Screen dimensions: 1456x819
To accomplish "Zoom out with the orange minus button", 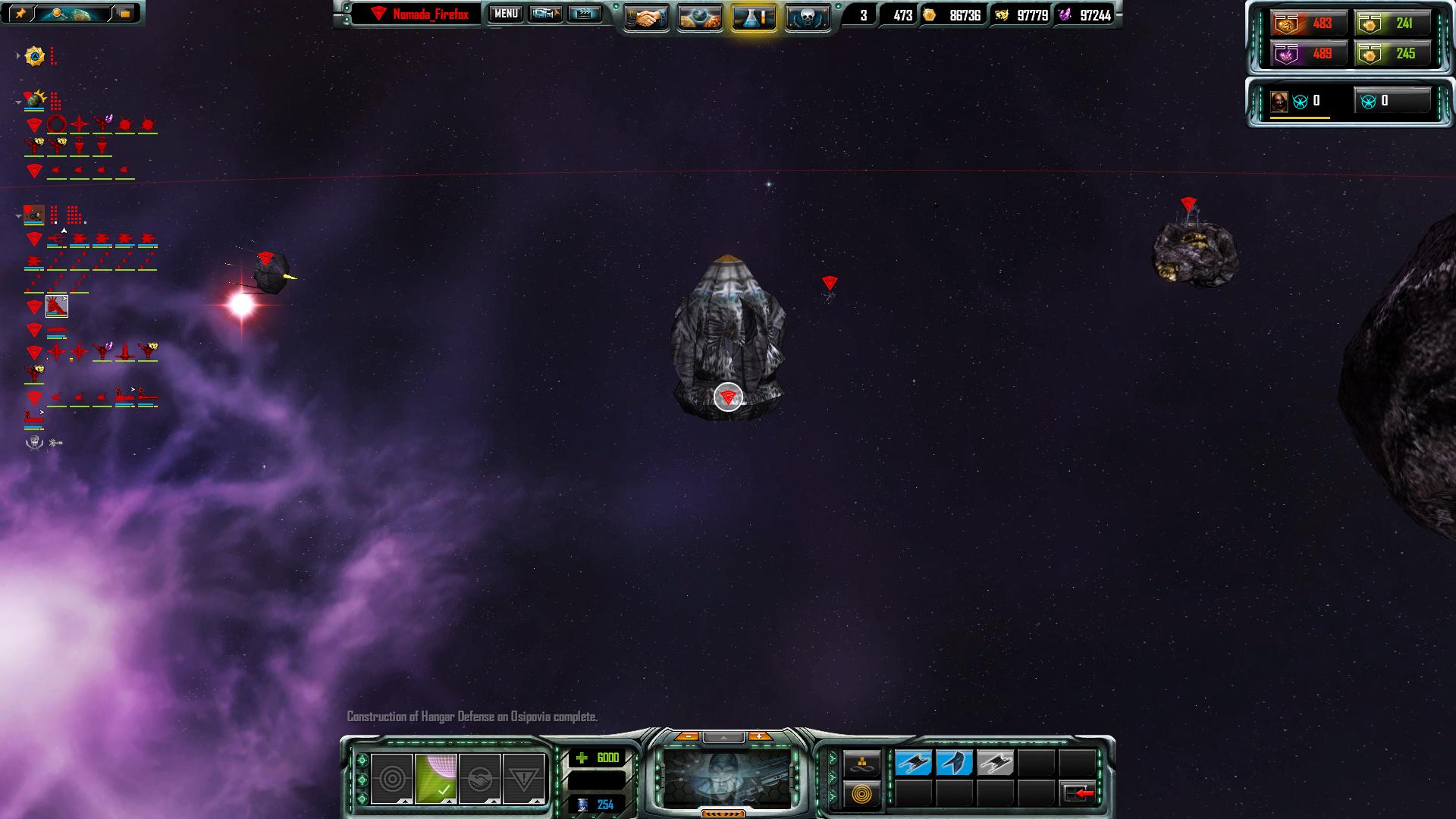I will 687,736.
